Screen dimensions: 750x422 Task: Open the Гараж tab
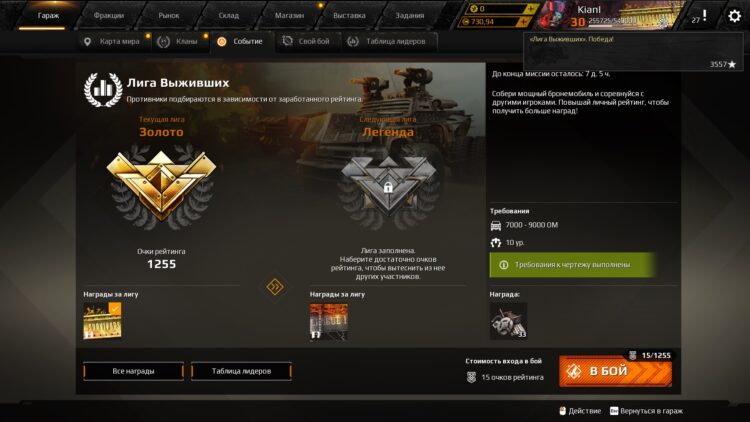coord(48,16)
